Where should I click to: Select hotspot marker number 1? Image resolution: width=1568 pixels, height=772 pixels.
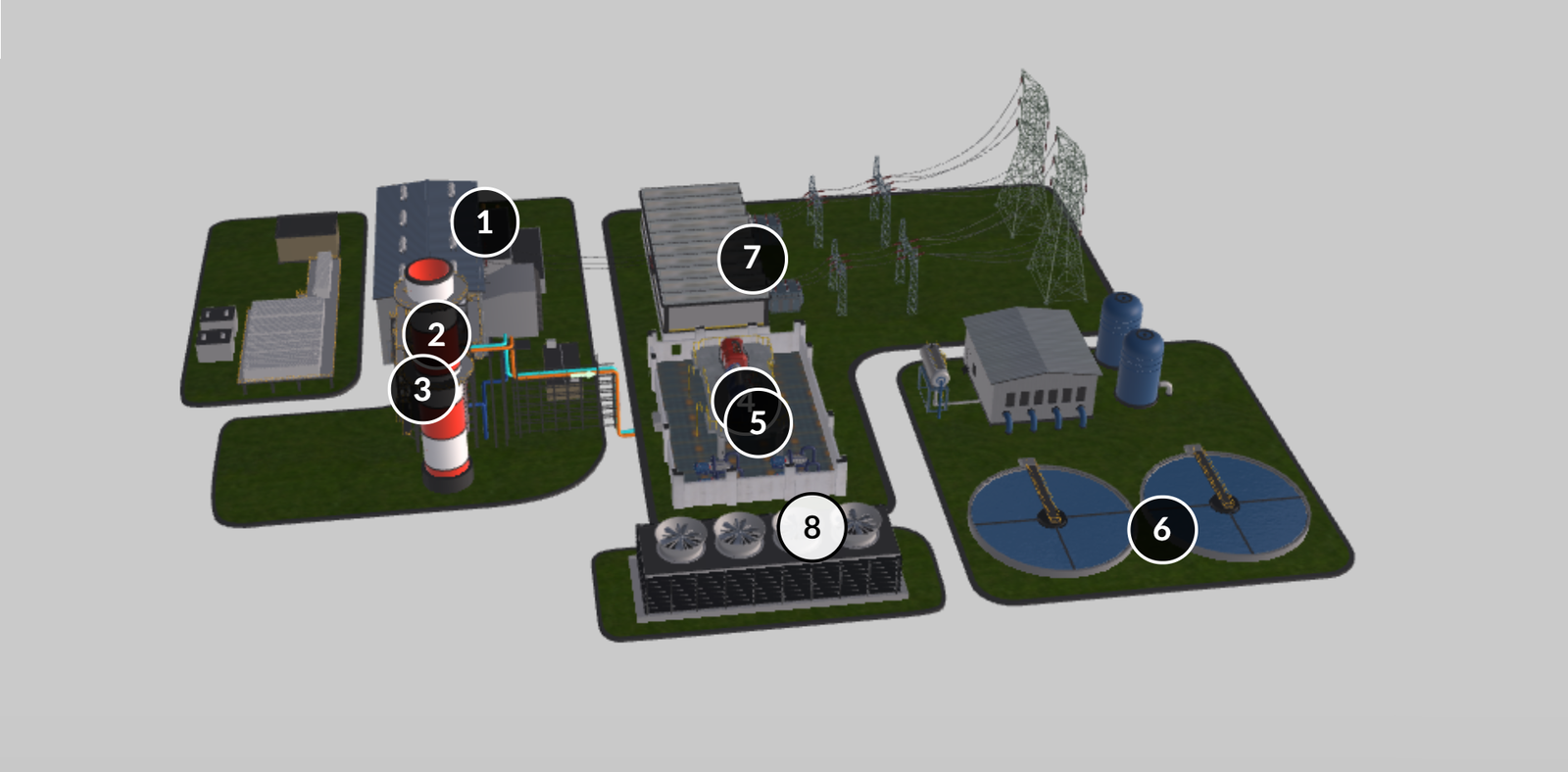pos(484,222)
